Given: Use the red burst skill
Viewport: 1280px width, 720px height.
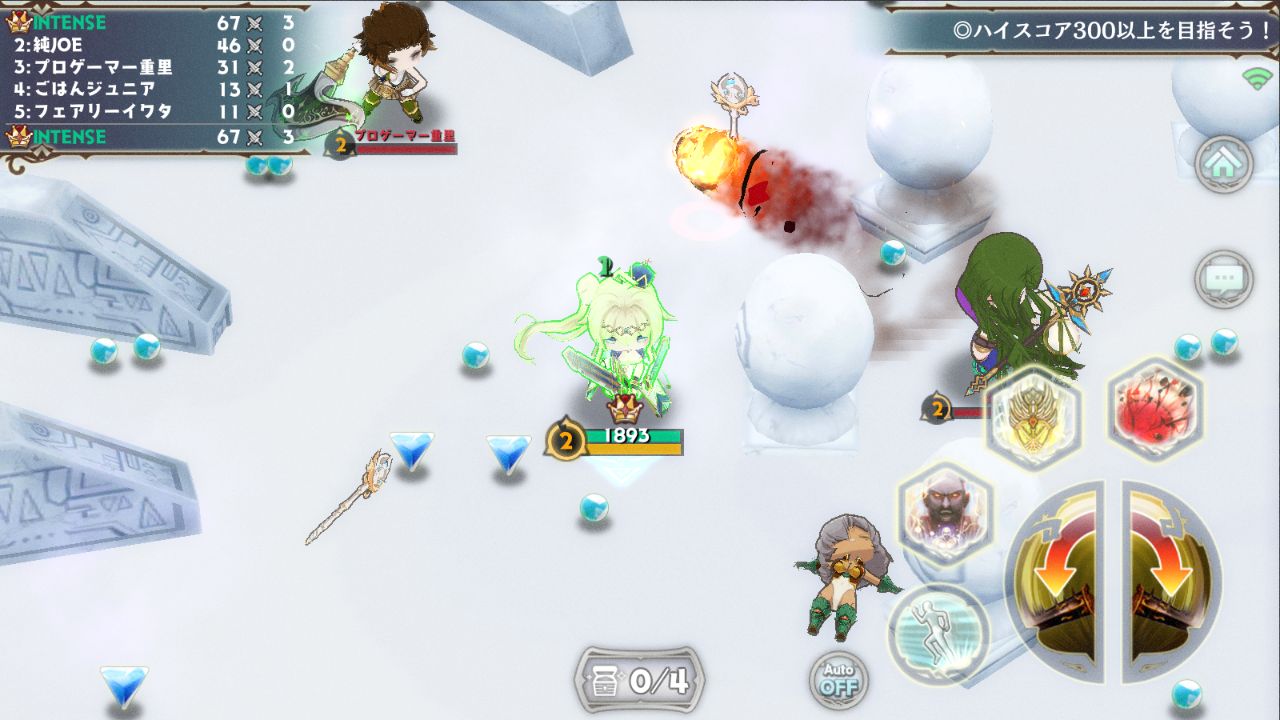Looking at the screenshot, I should (x=1154, y=408).
